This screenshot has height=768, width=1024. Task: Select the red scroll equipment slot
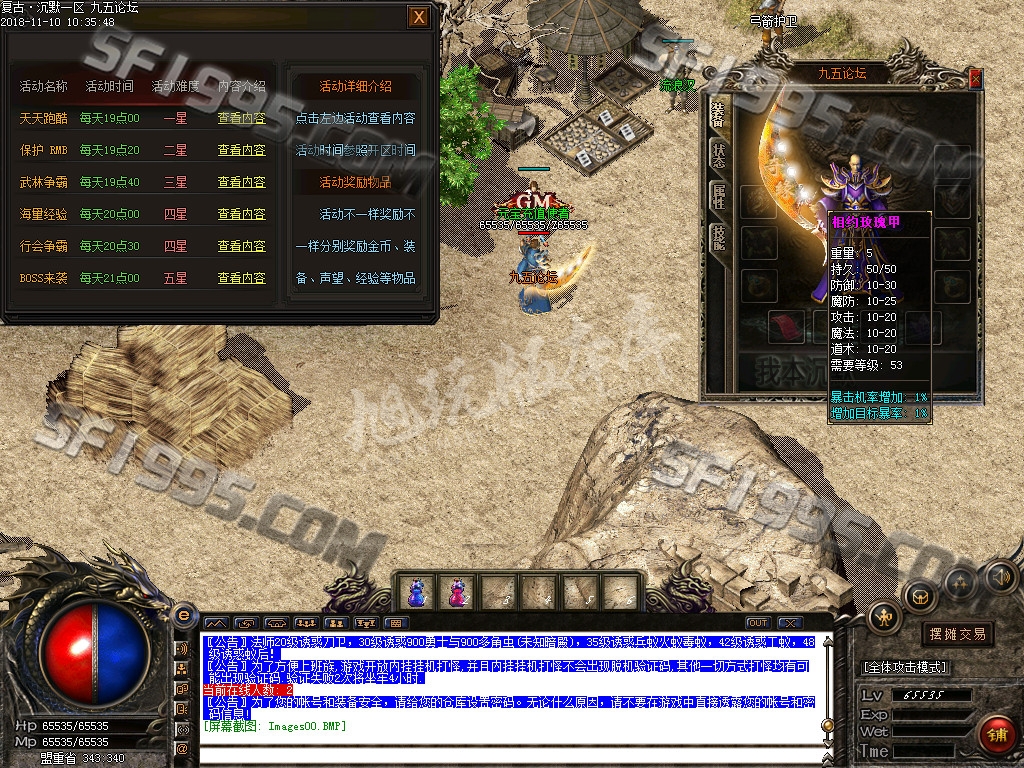pos(788,326)
